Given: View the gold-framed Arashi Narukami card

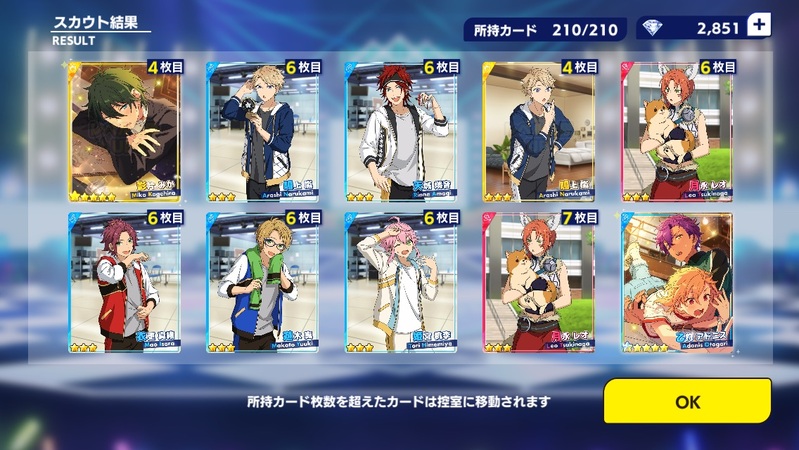Looking at the screenshot, I should 538,131.
